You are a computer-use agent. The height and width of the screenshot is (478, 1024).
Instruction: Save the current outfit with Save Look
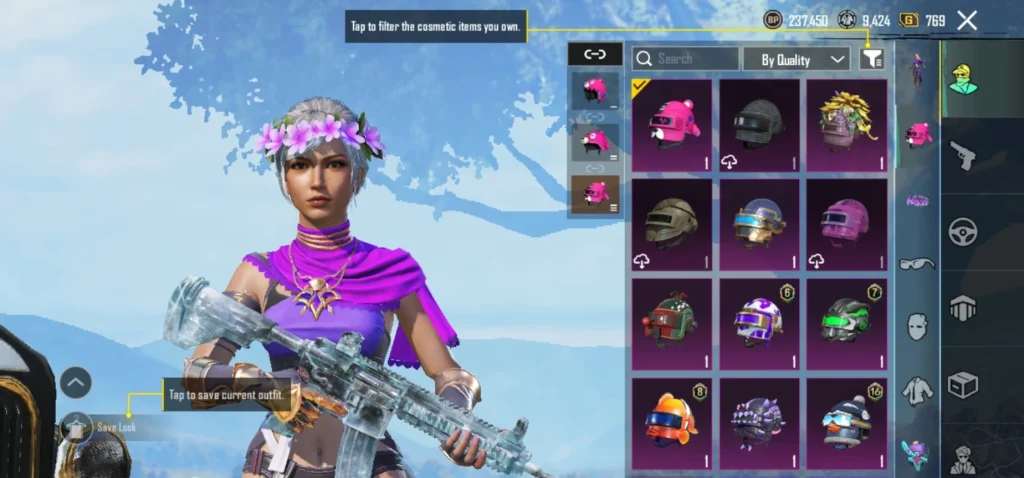[x=108, y=428]
